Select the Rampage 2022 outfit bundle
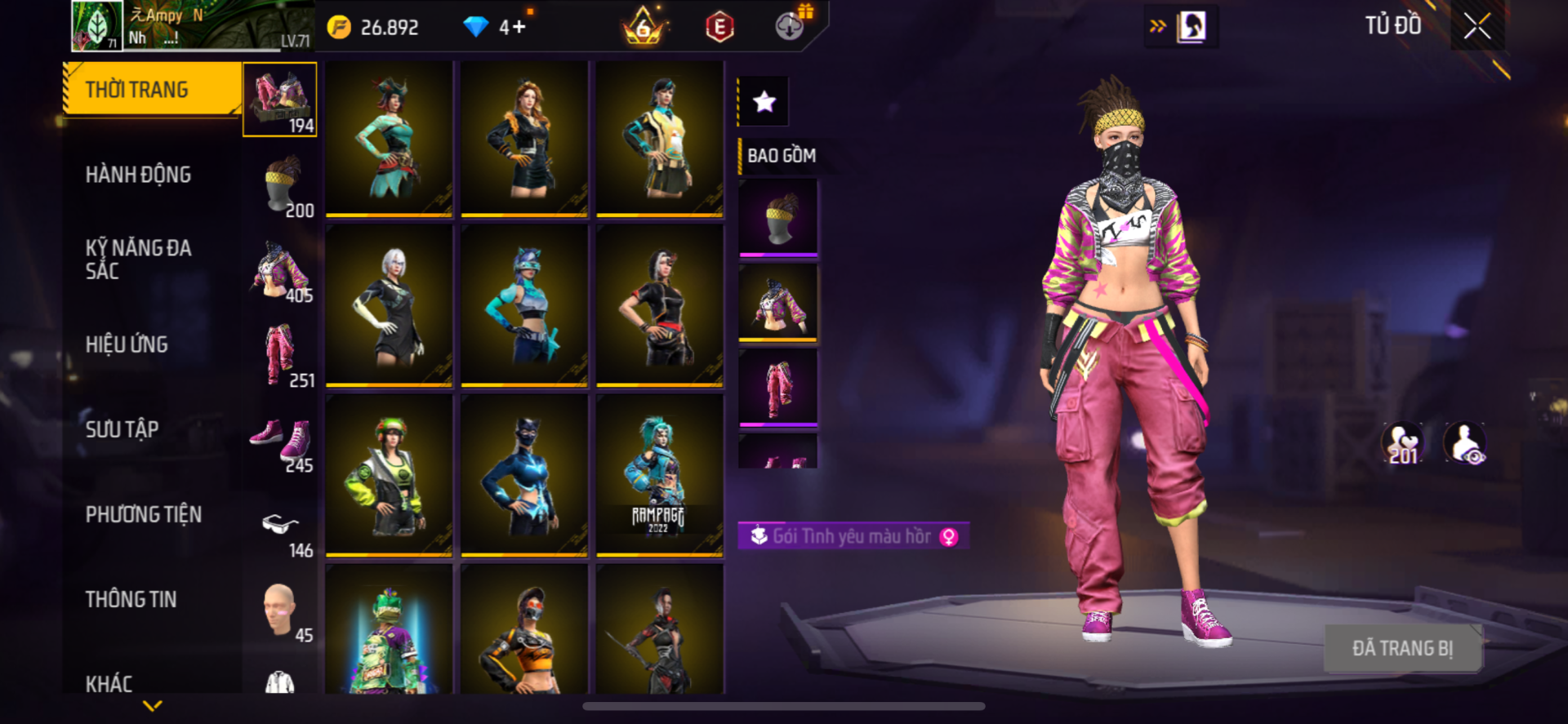Screen dimensions: 1568x724 click(659, 475)
